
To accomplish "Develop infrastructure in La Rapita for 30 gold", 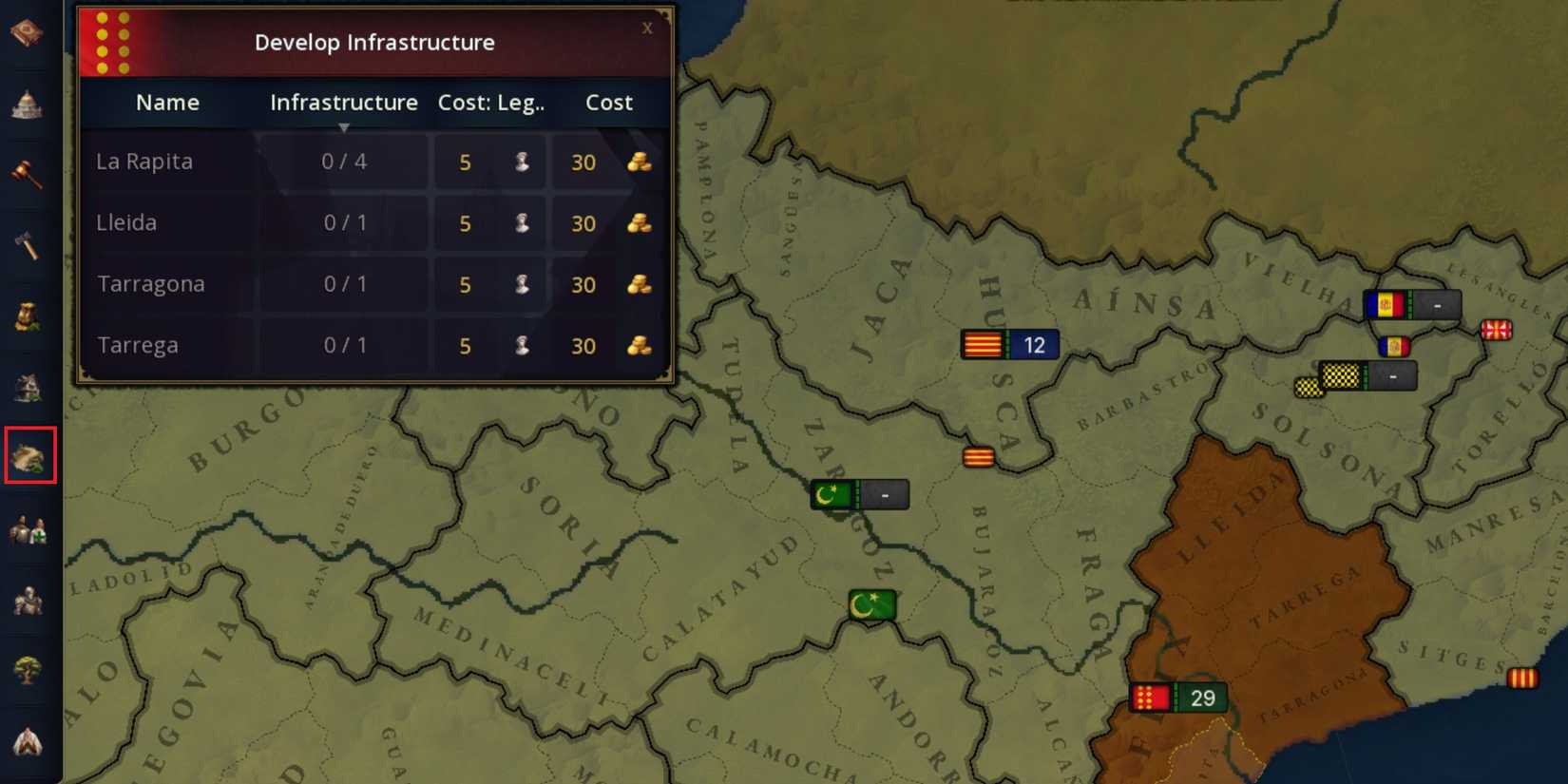I will 608,162.
